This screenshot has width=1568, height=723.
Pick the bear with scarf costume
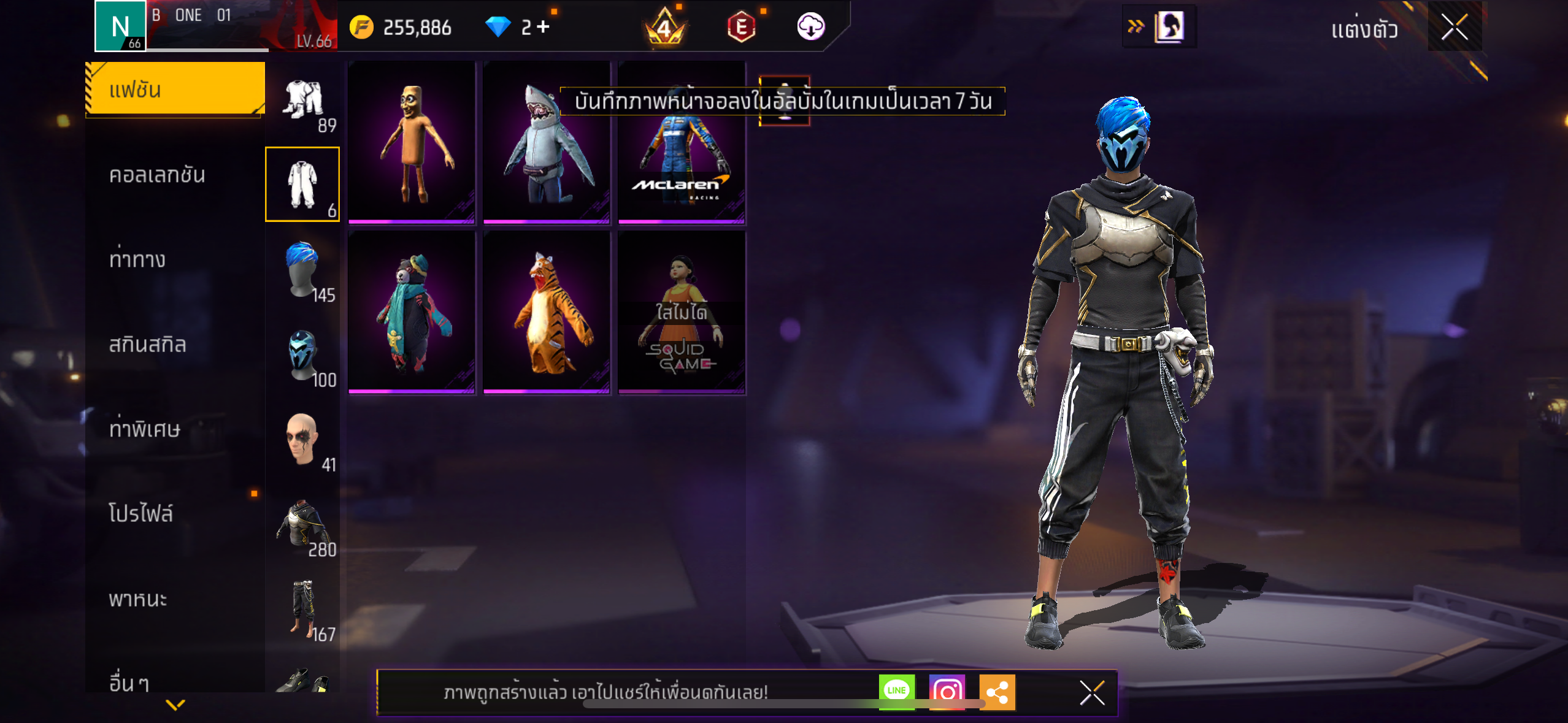(411, 313)
